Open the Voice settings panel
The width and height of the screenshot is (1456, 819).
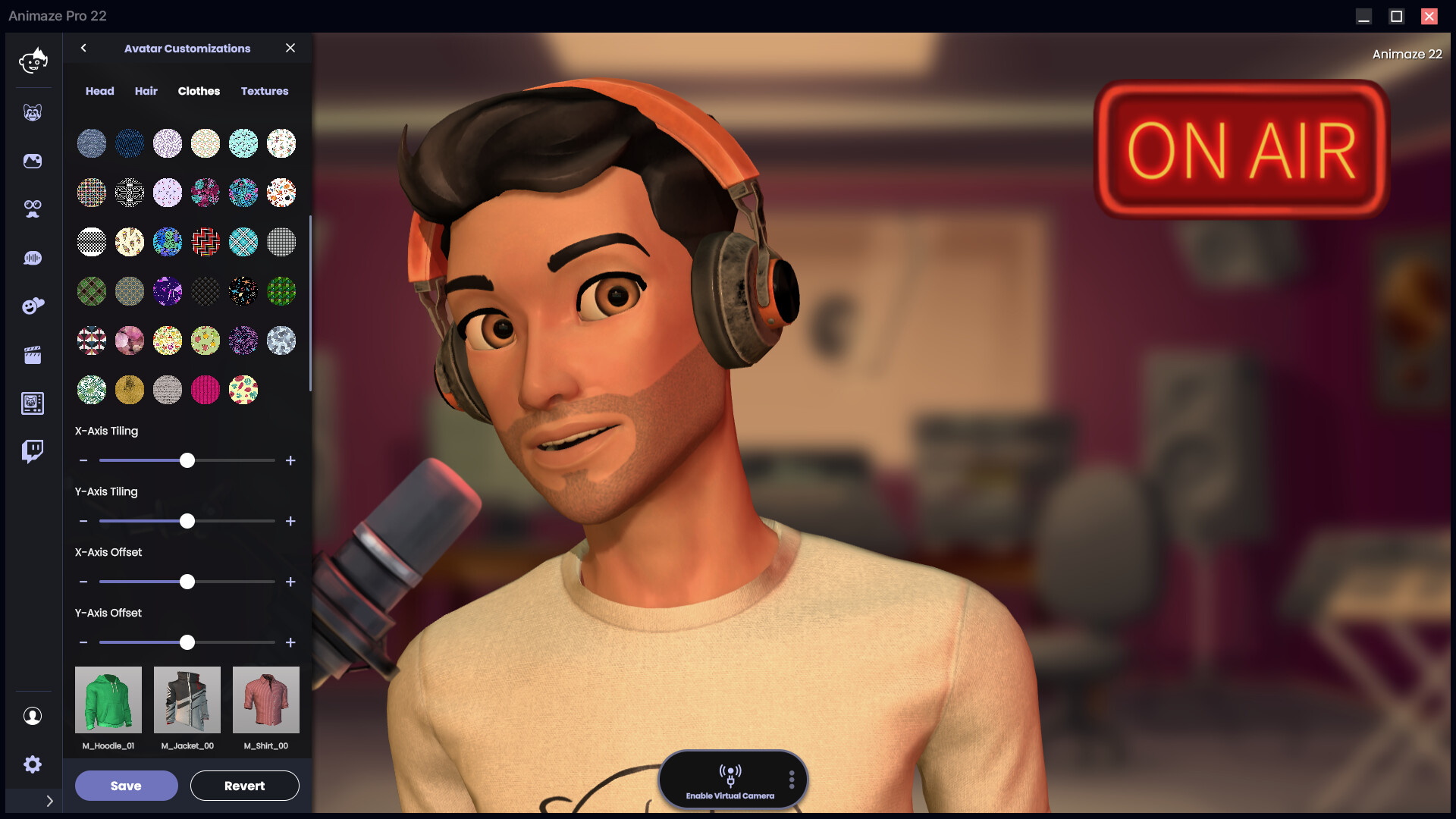pyautogui.click(x=33, y=258)
